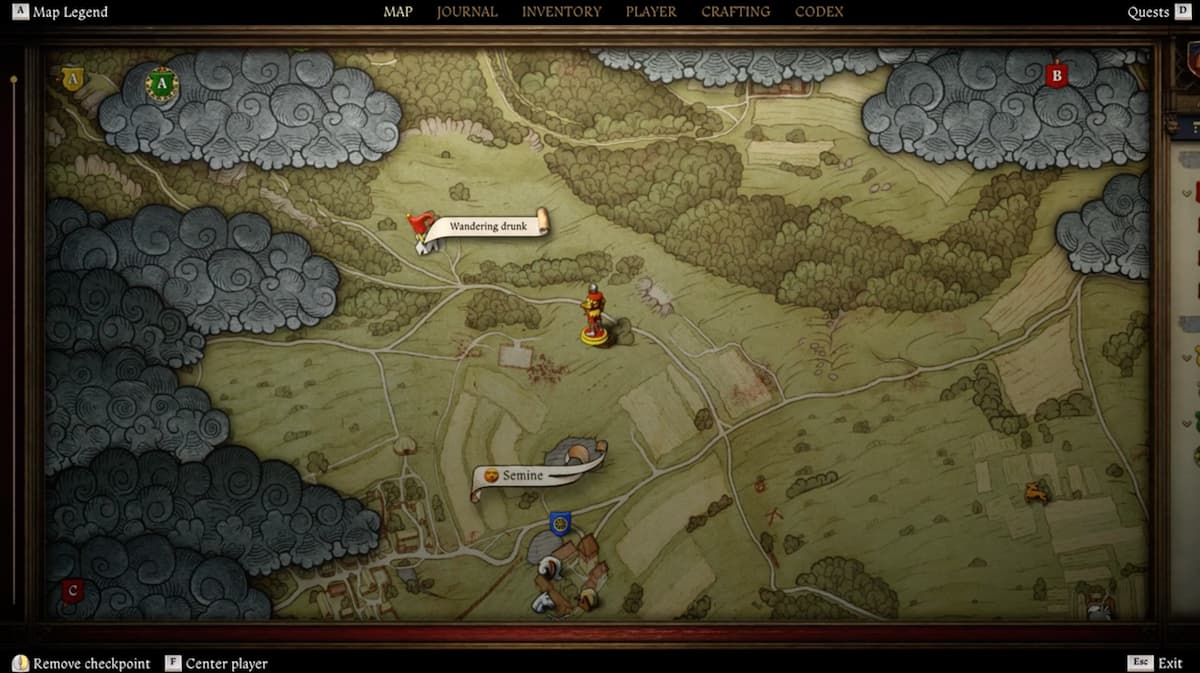1200x673 pixels.
Task: Select the blue shield marker near Semine
Action: (x=560, y=522)
